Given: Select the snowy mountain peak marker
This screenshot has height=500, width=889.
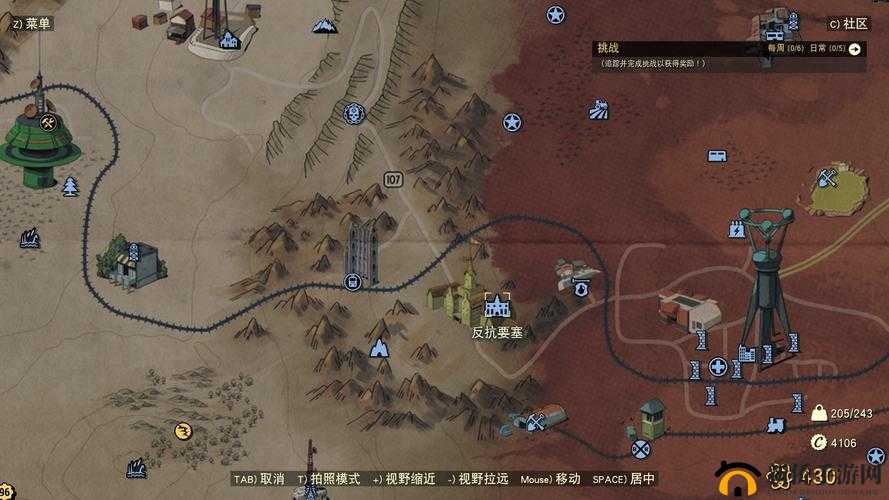Looking at the screenshot, I should point(324,25).
